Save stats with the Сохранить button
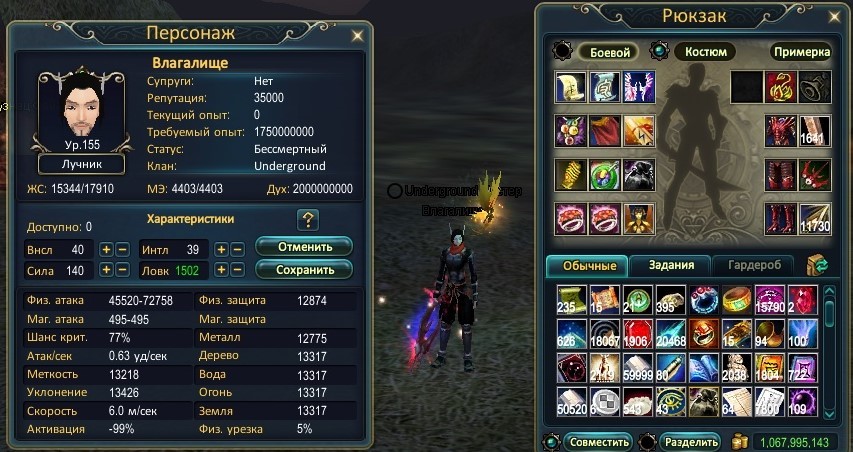The height and width of the screenshot is (452, 853). [x=304, y=269]
